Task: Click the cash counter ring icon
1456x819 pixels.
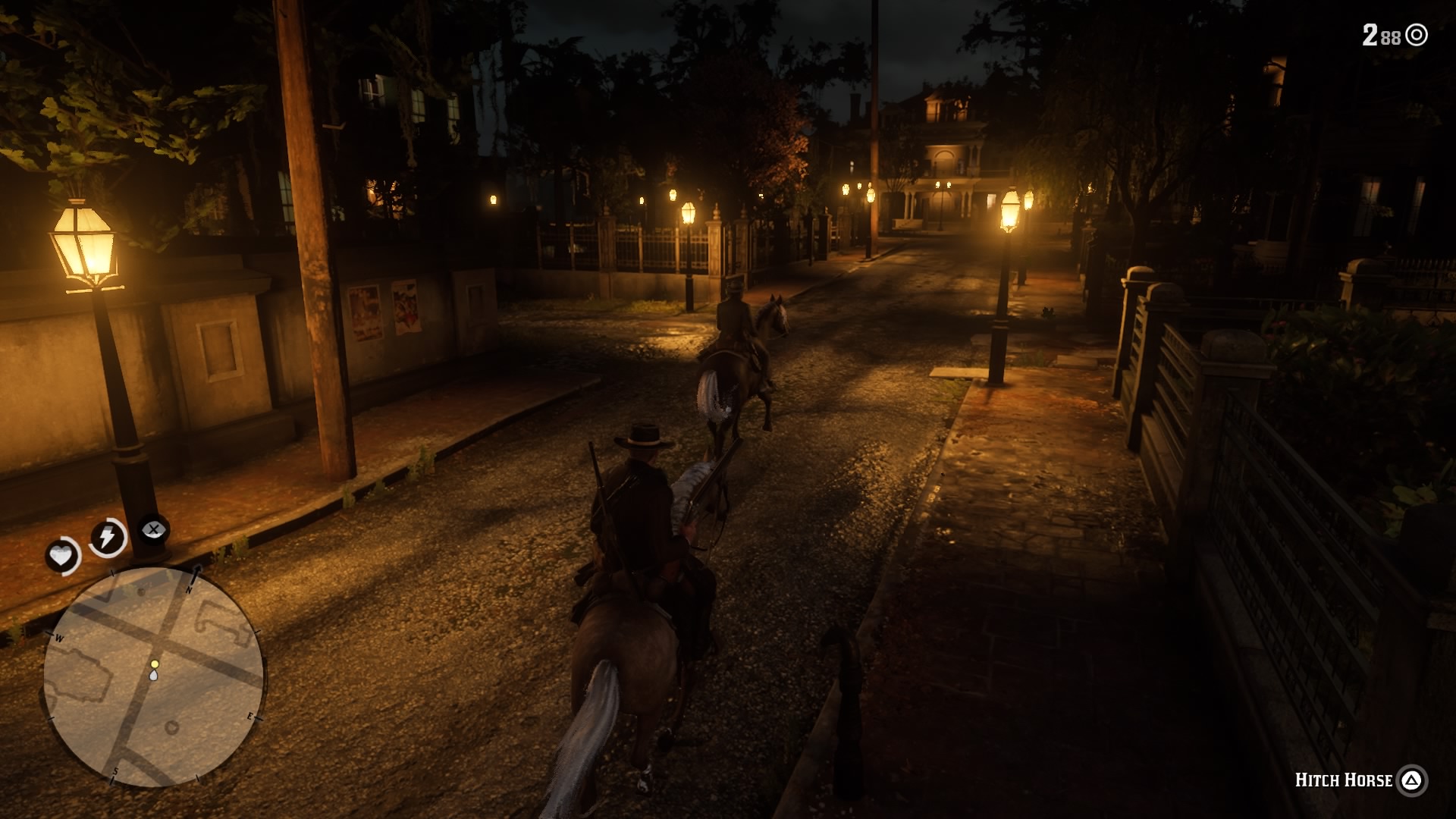Action: pyautogui.click(x=1417, y=33)
